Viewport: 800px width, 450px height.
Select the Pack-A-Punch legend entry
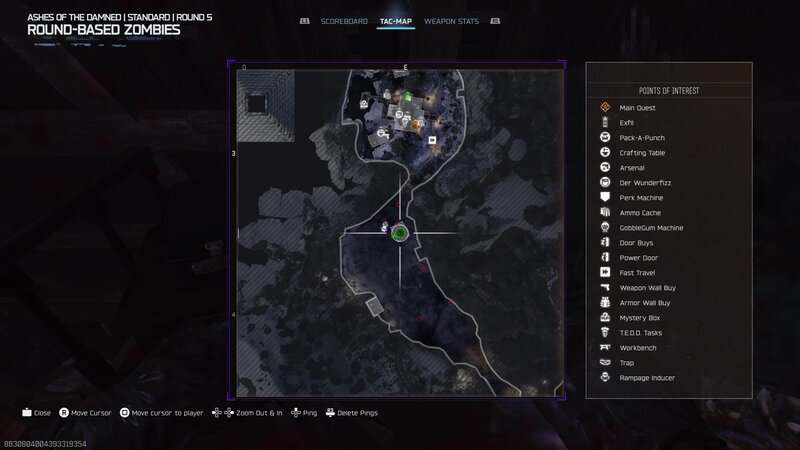coord(641,138)
